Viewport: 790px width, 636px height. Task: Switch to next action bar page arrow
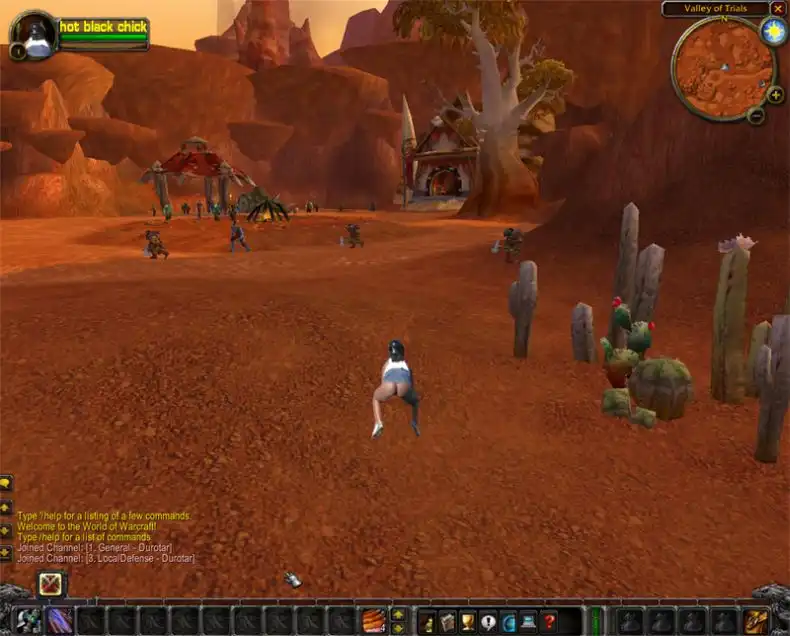point(398,613)
